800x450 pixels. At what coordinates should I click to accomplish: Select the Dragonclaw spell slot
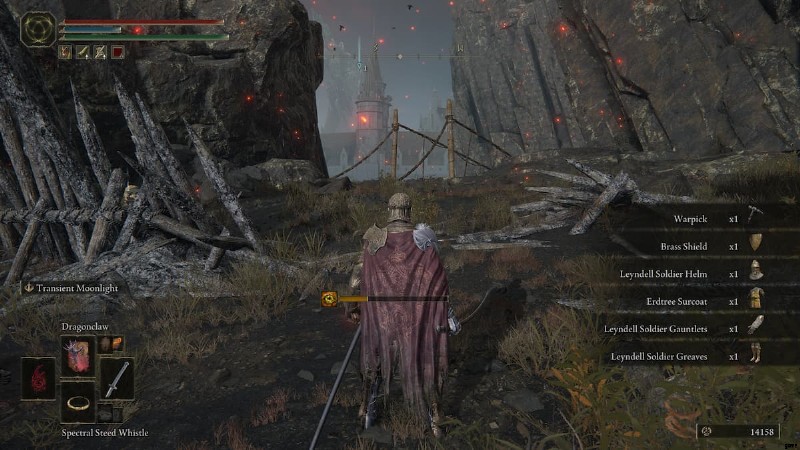(77, 355)
